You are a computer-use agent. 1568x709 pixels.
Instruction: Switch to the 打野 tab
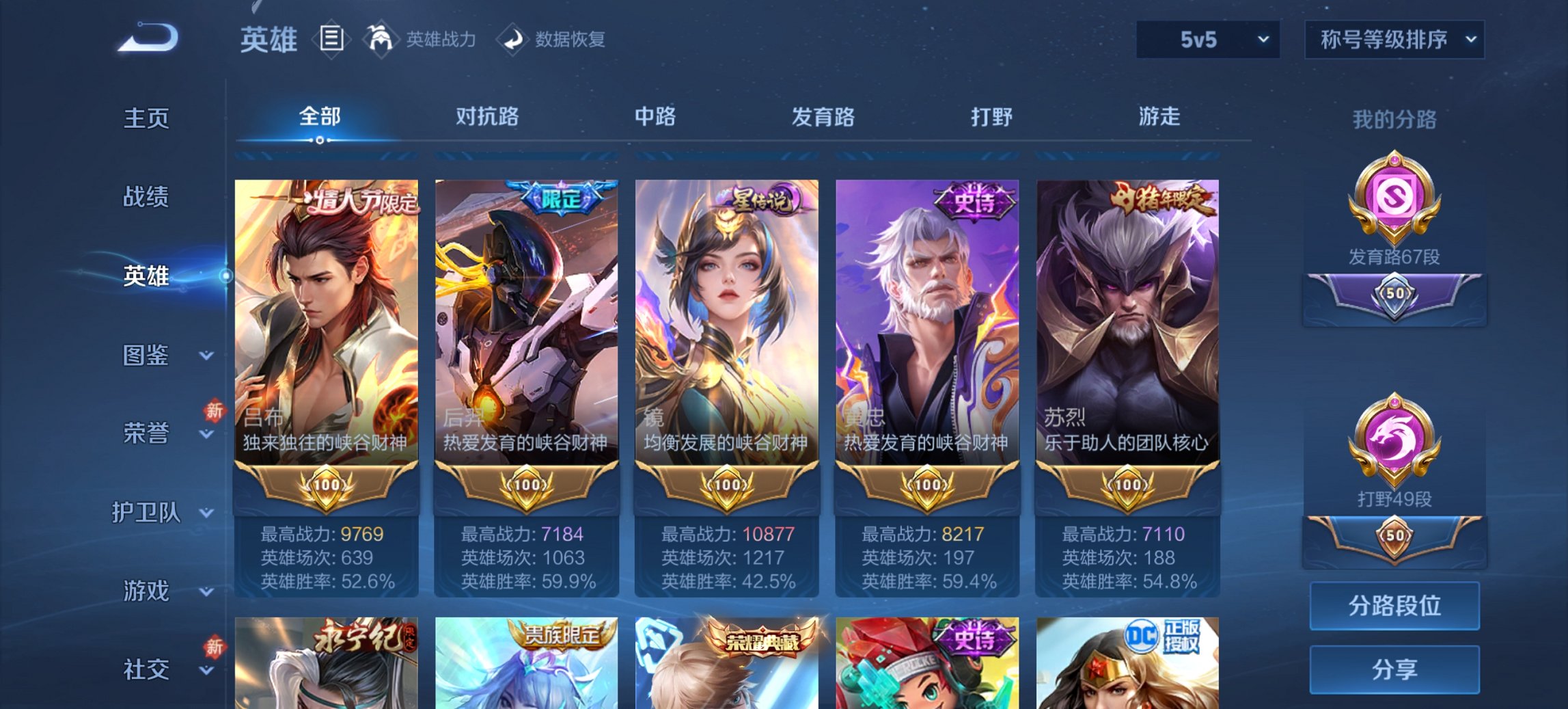[992, 118]
